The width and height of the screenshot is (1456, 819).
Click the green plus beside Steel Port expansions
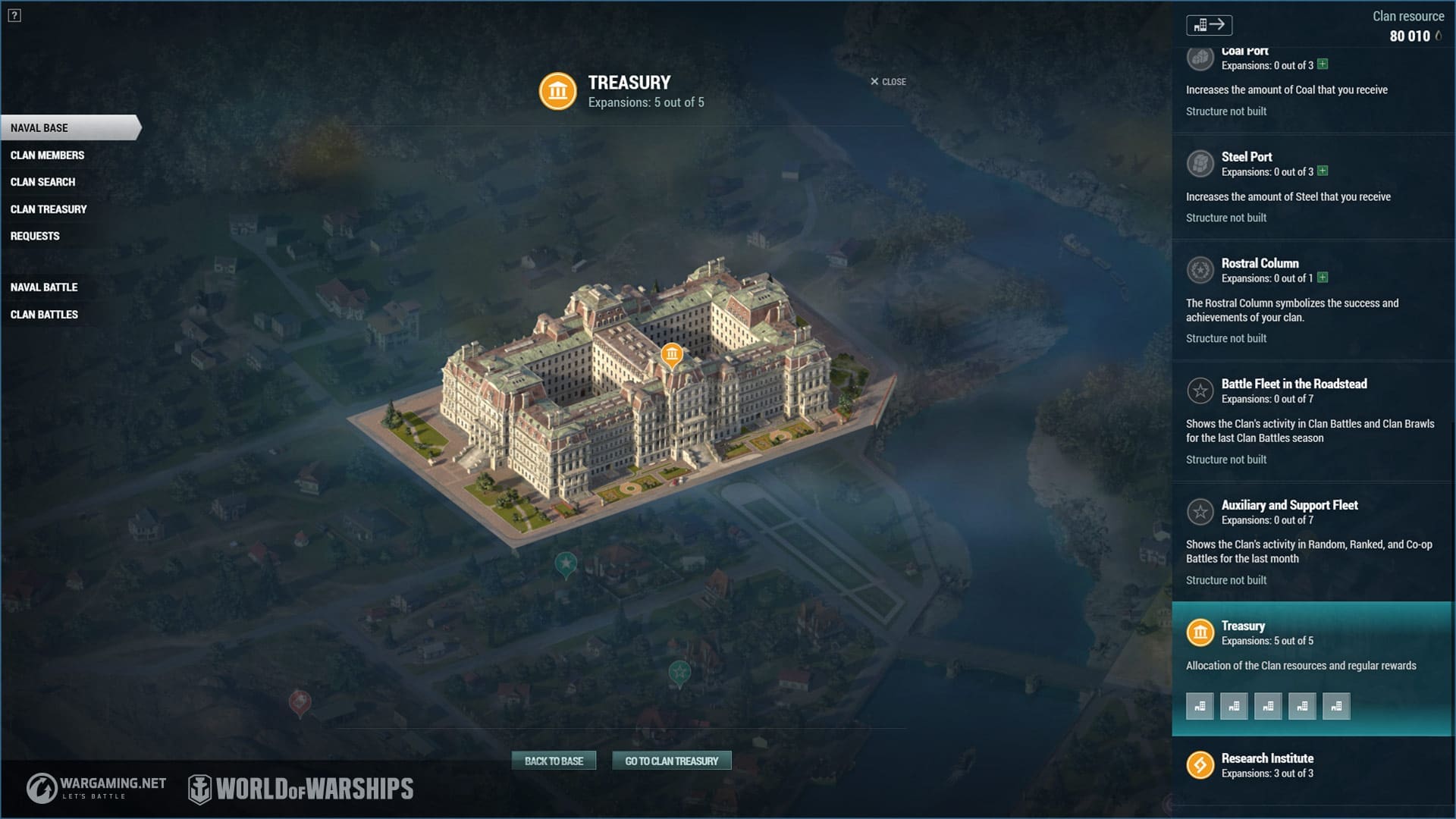click(1323, 171)
